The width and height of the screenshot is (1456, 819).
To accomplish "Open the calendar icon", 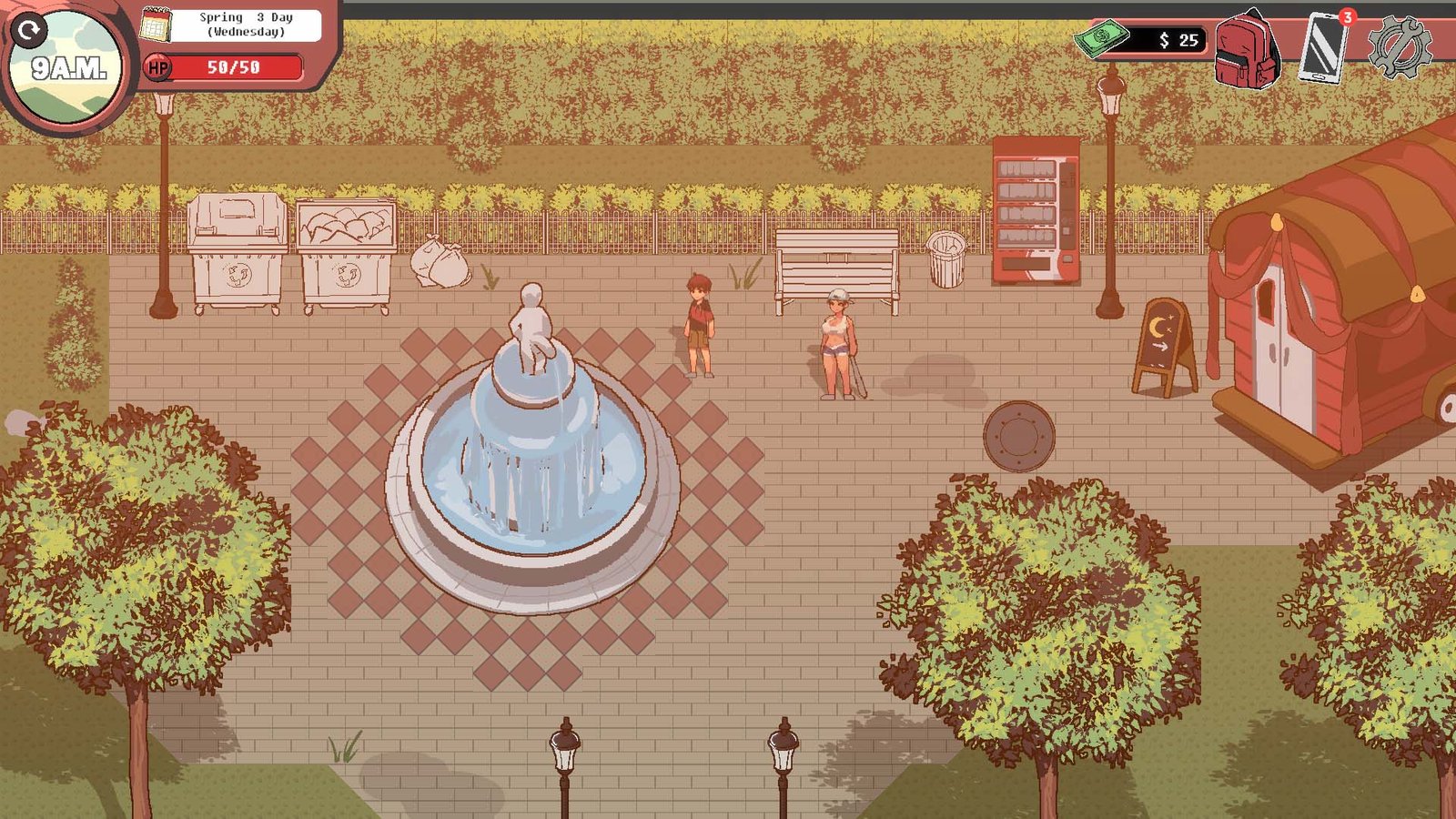I will [156, 25].
